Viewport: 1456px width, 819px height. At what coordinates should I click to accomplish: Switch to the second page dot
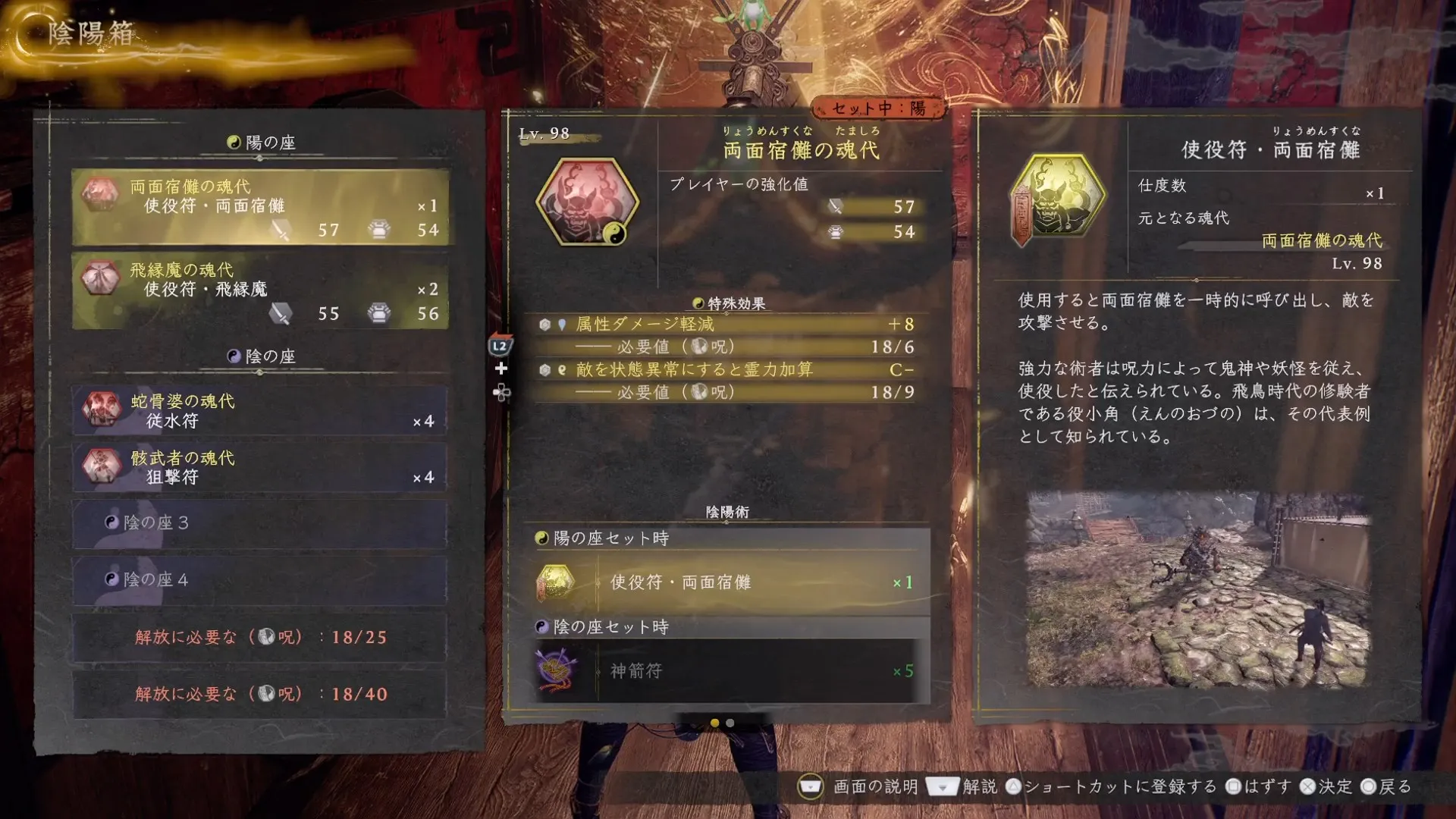click(x=730, y=724)
